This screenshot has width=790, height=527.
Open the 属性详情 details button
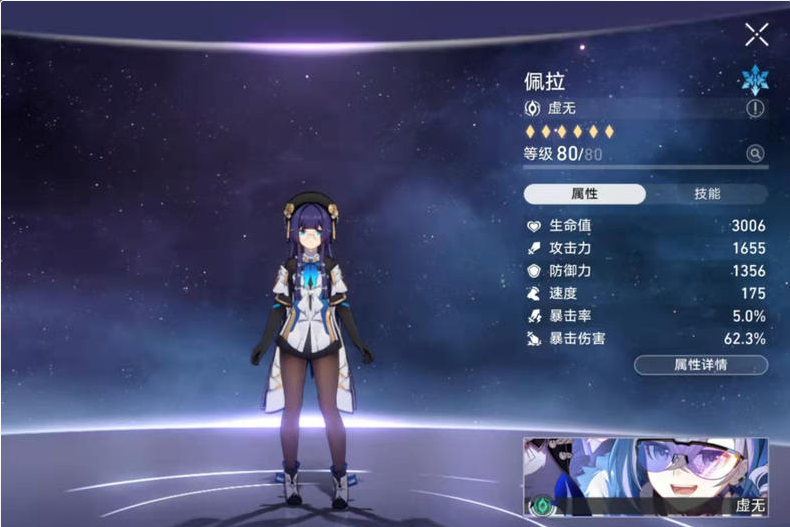[701, 365]
